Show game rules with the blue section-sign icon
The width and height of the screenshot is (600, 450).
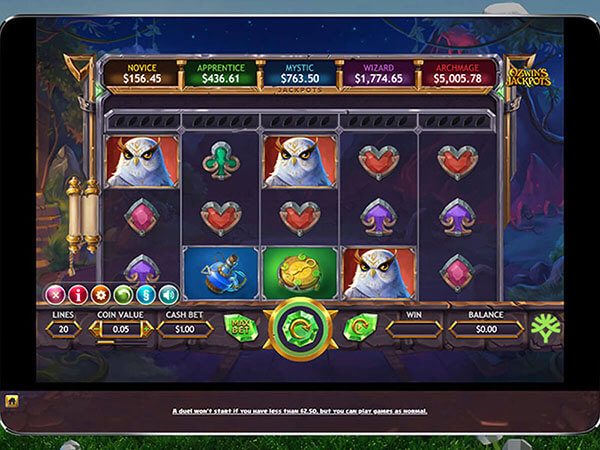tap(144, 294)
